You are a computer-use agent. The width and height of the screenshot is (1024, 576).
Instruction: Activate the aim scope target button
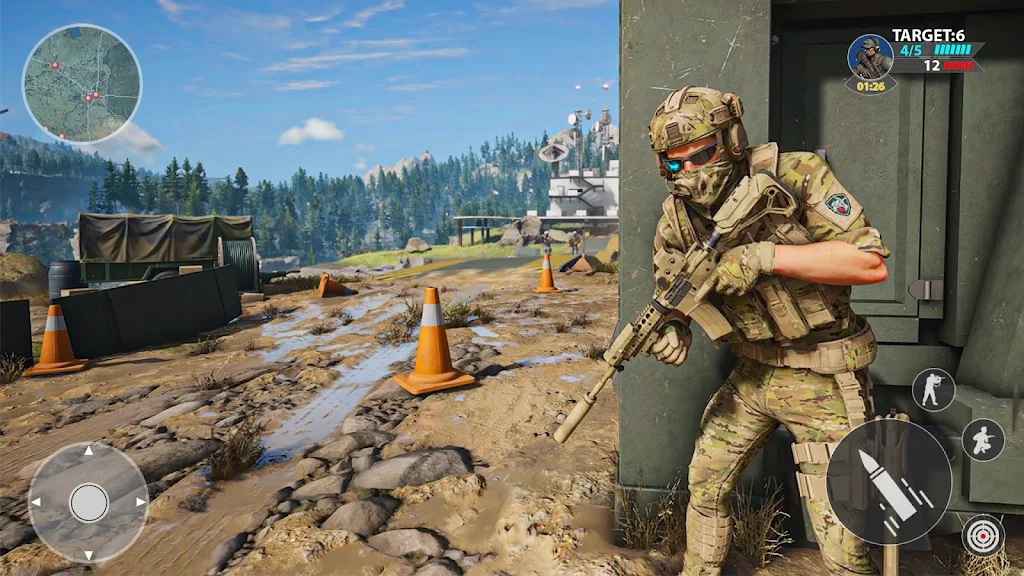(x=983, y=535)
